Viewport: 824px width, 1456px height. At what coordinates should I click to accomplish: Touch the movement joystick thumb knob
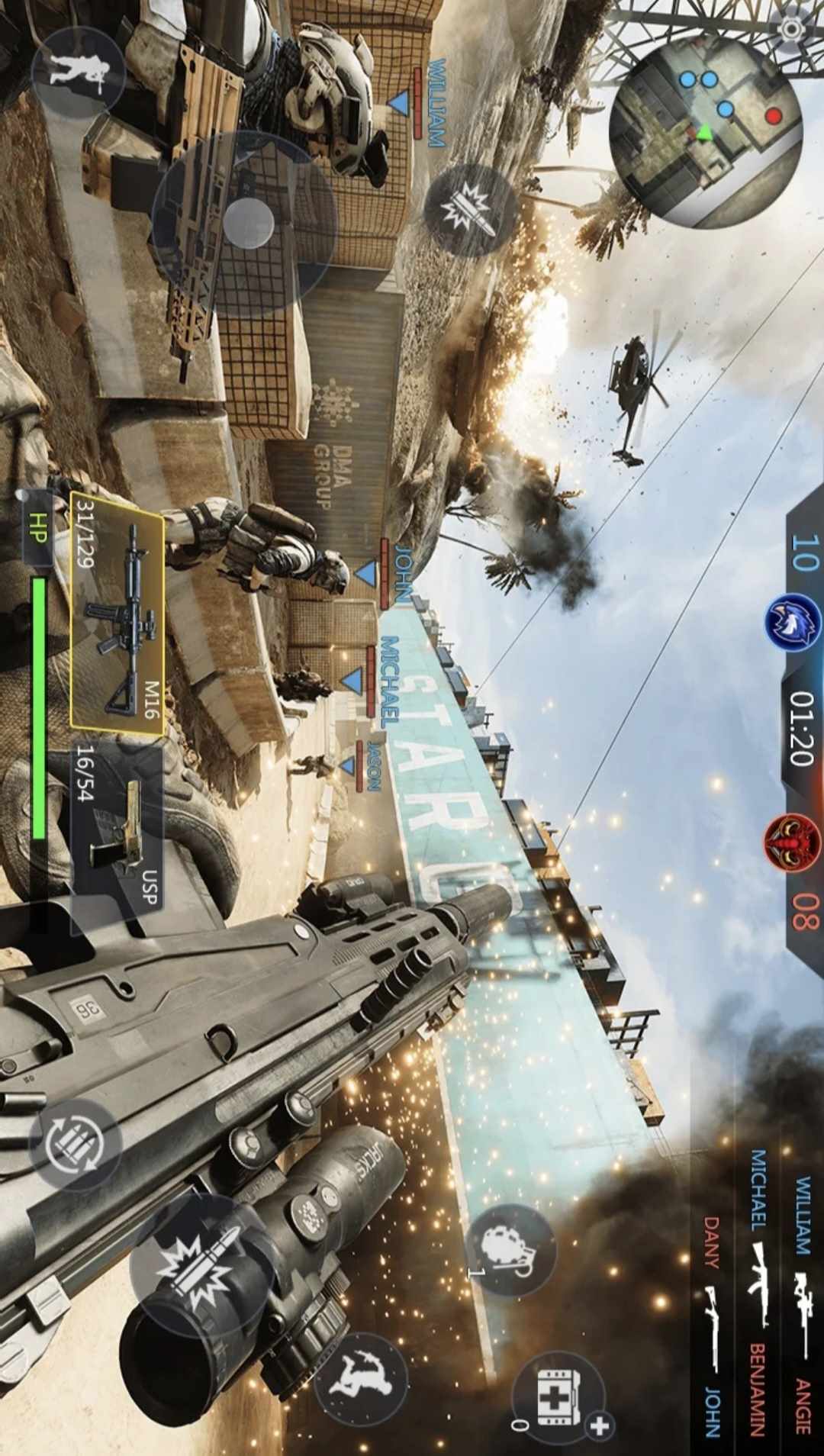pos(248,223)
